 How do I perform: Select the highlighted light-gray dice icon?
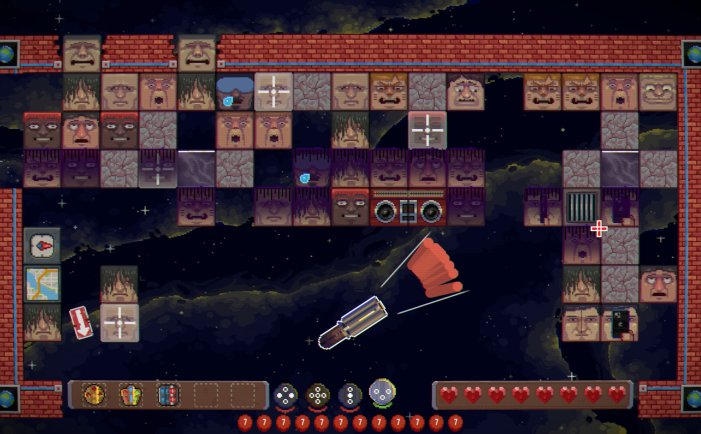point(382,392)
